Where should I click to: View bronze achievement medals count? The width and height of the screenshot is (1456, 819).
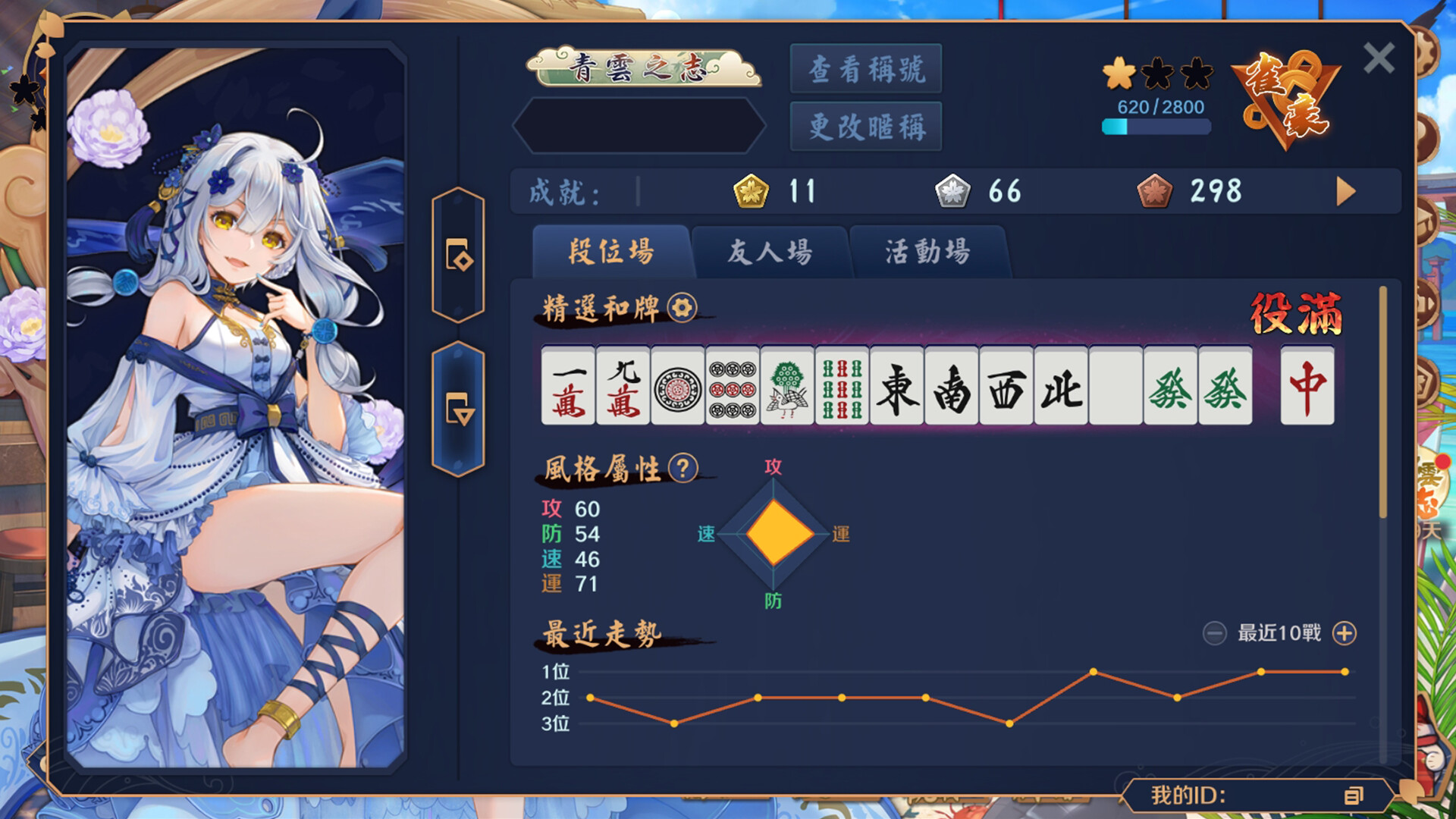pos(1154,191)
